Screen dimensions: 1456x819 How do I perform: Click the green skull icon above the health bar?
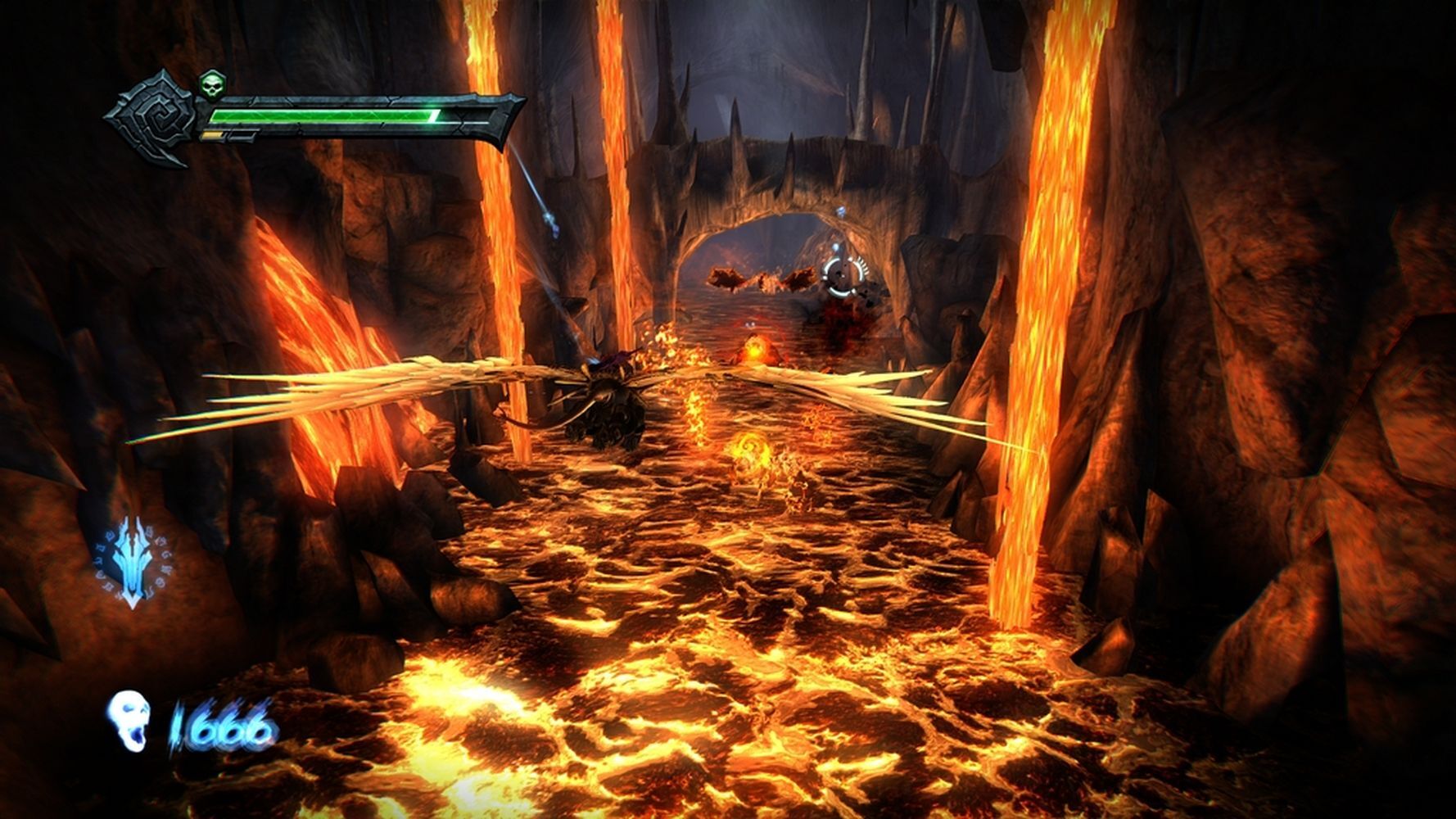[x=212, y=84]
